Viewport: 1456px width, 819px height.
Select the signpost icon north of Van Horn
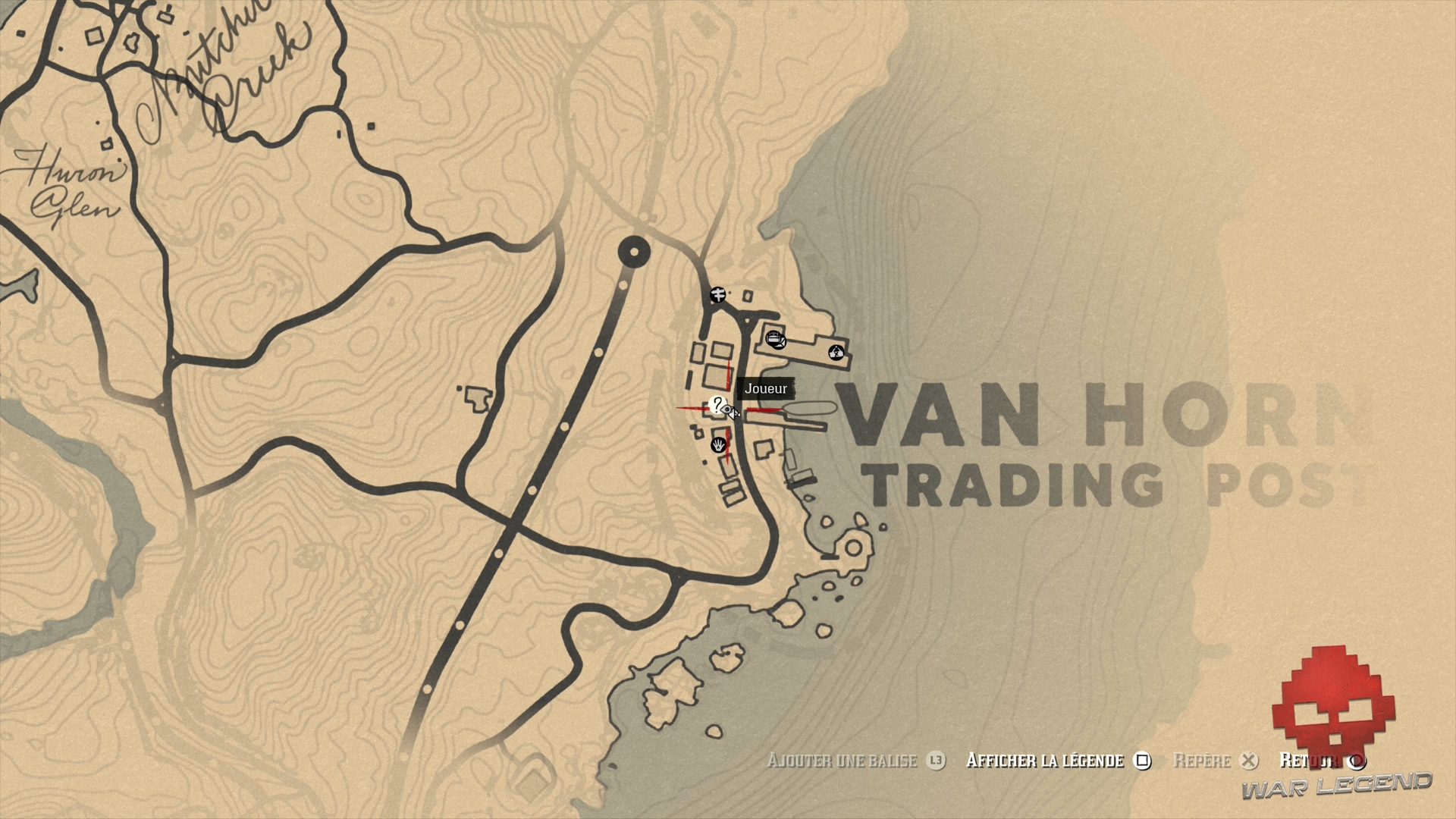click(717, 296)
